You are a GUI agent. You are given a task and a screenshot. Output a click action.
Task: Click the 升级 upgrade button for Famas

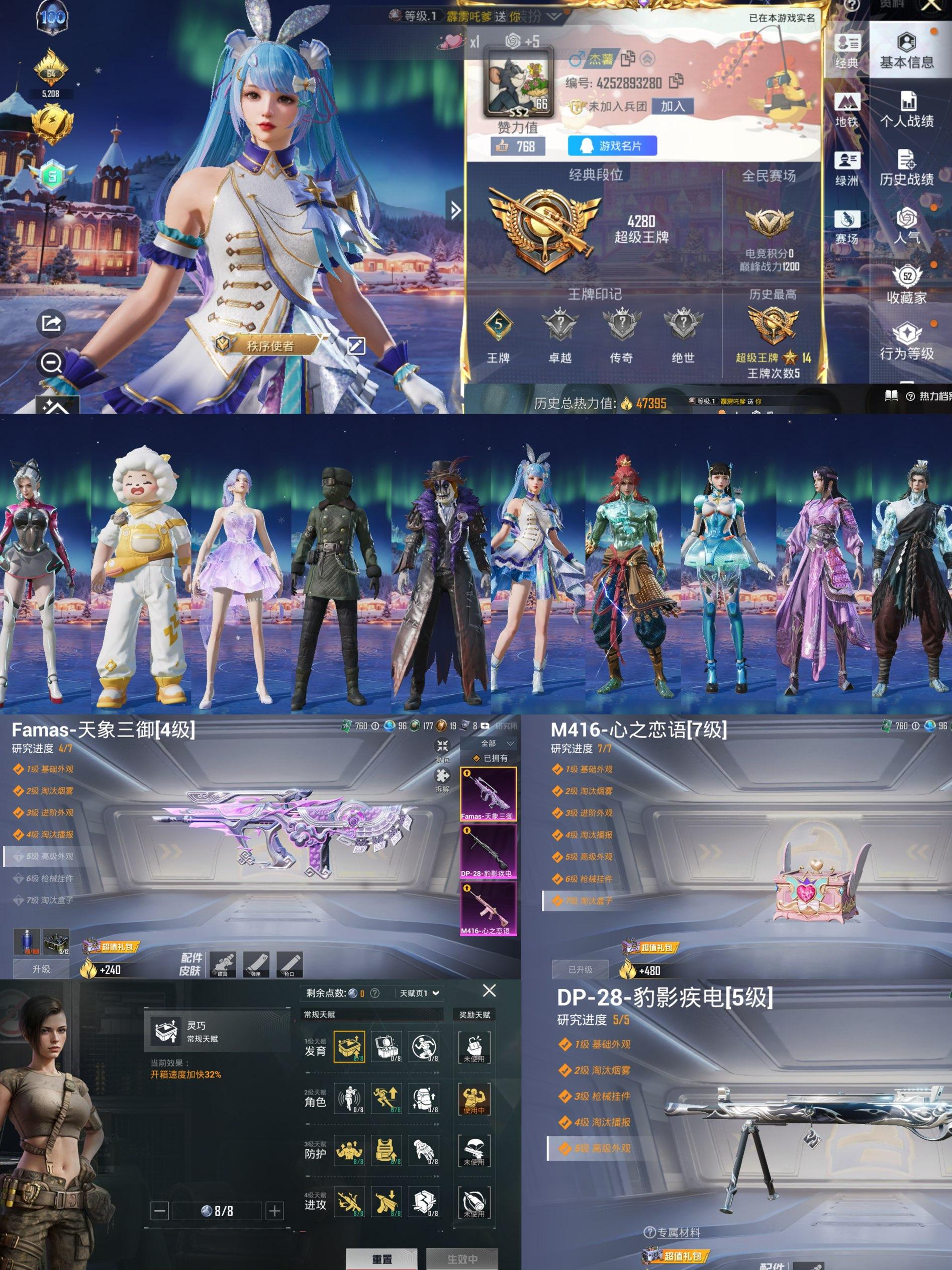tap(41, 969)
